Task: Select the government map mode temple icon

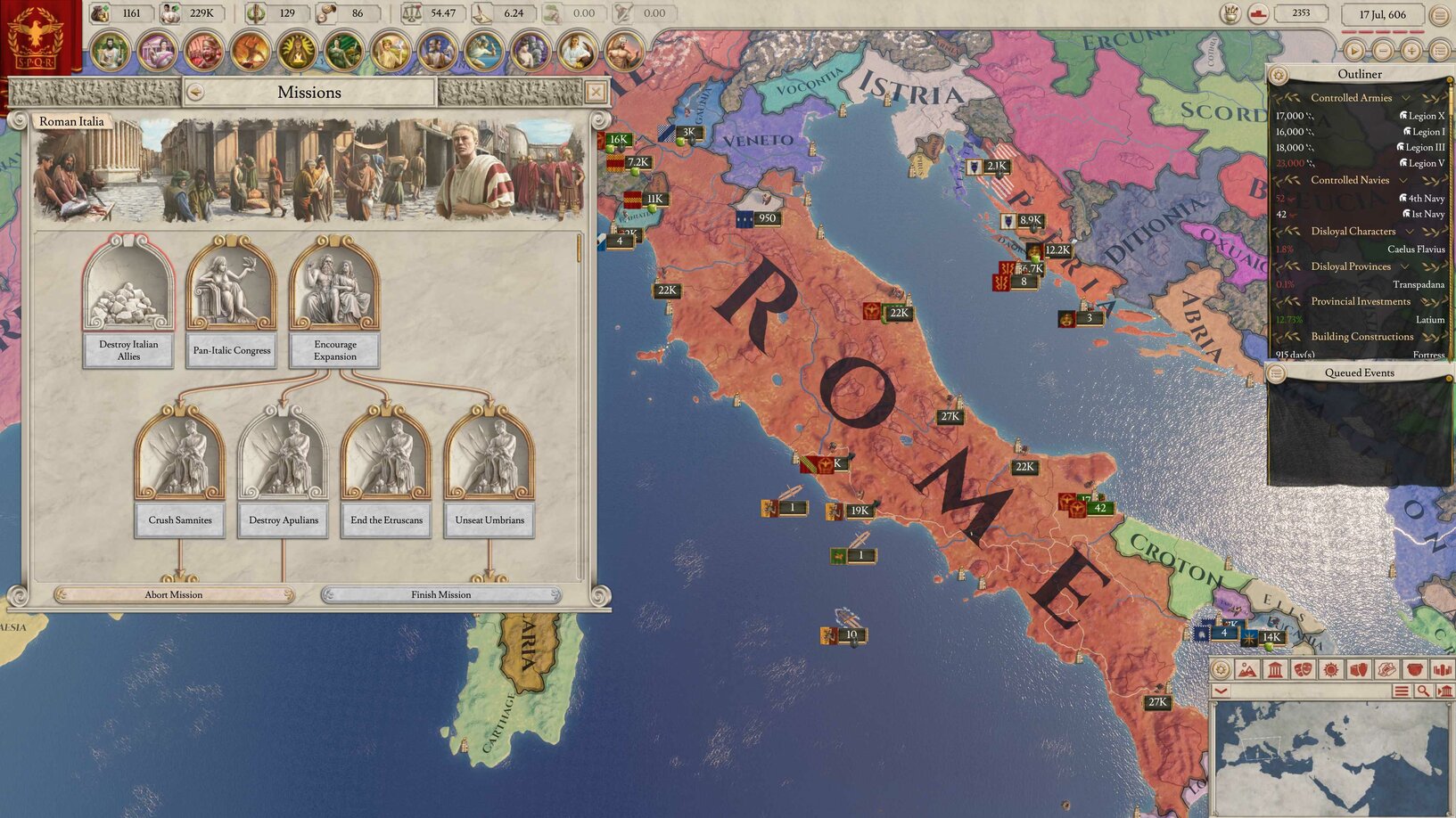Action: (x=1275, y=669)
